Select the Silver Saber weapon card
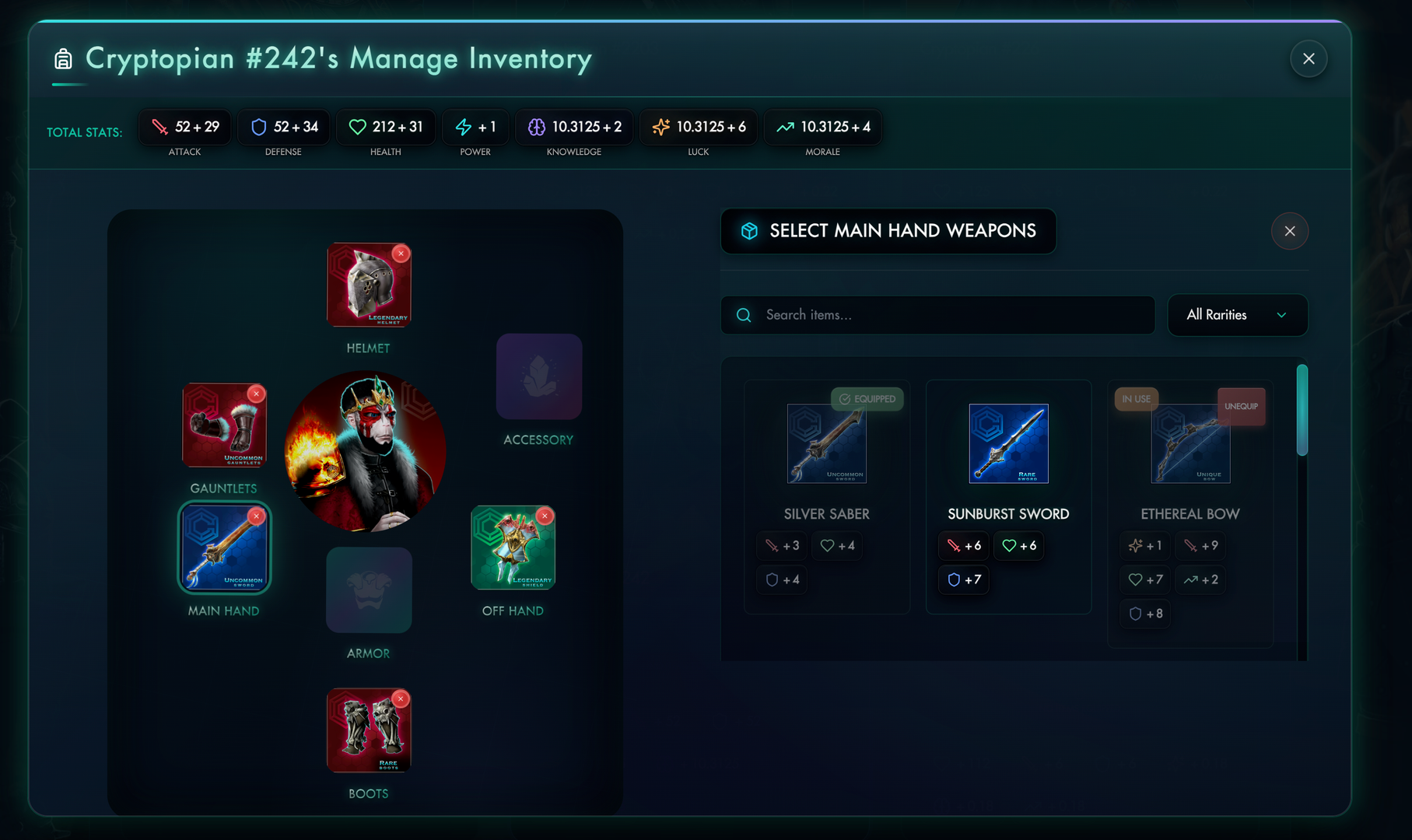The width and height of the screenshot is (1412, 840). [x=826, y=496]
